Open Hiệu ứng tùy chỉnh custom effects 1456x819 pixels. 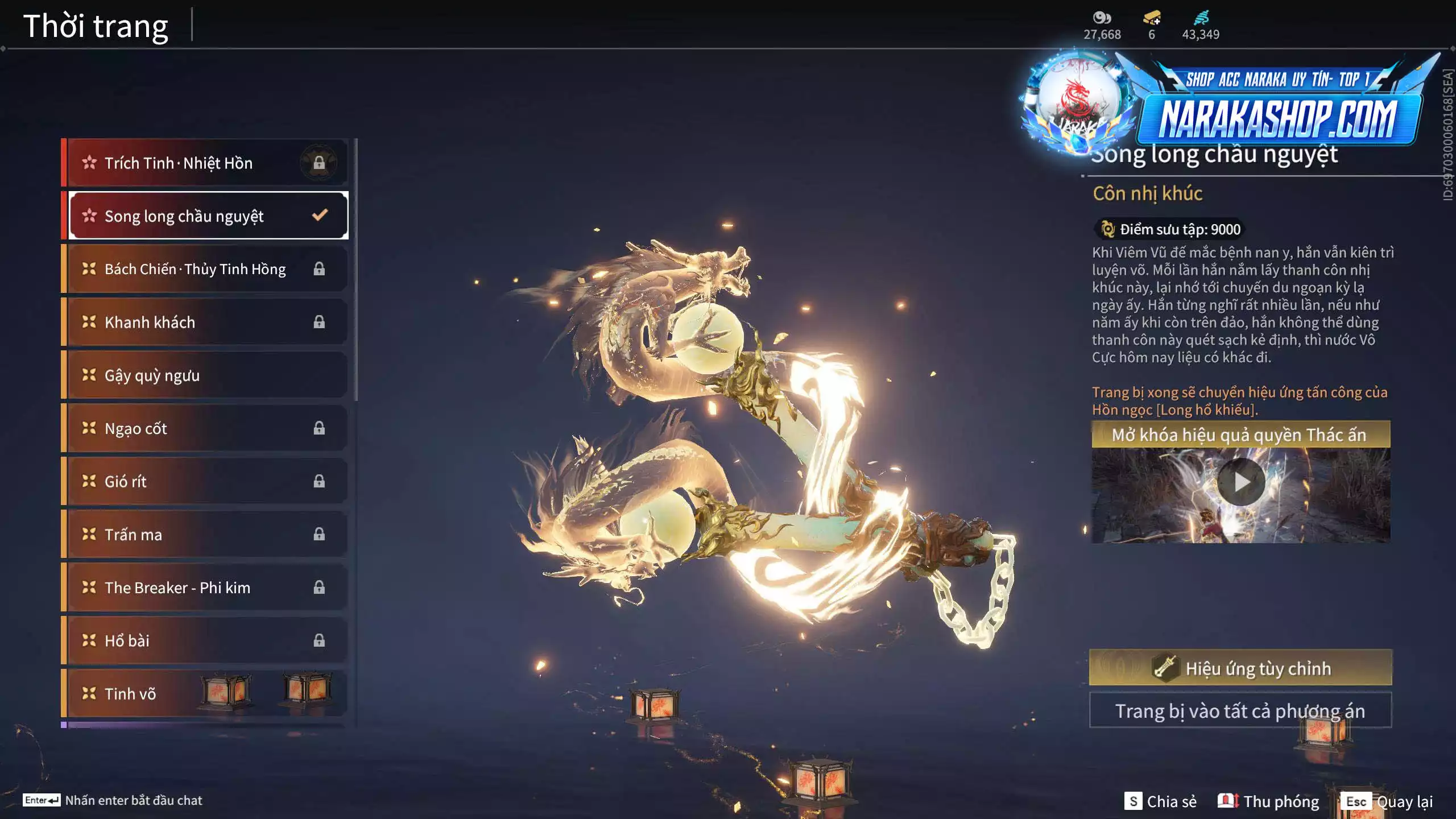[x=1240, y=668]
